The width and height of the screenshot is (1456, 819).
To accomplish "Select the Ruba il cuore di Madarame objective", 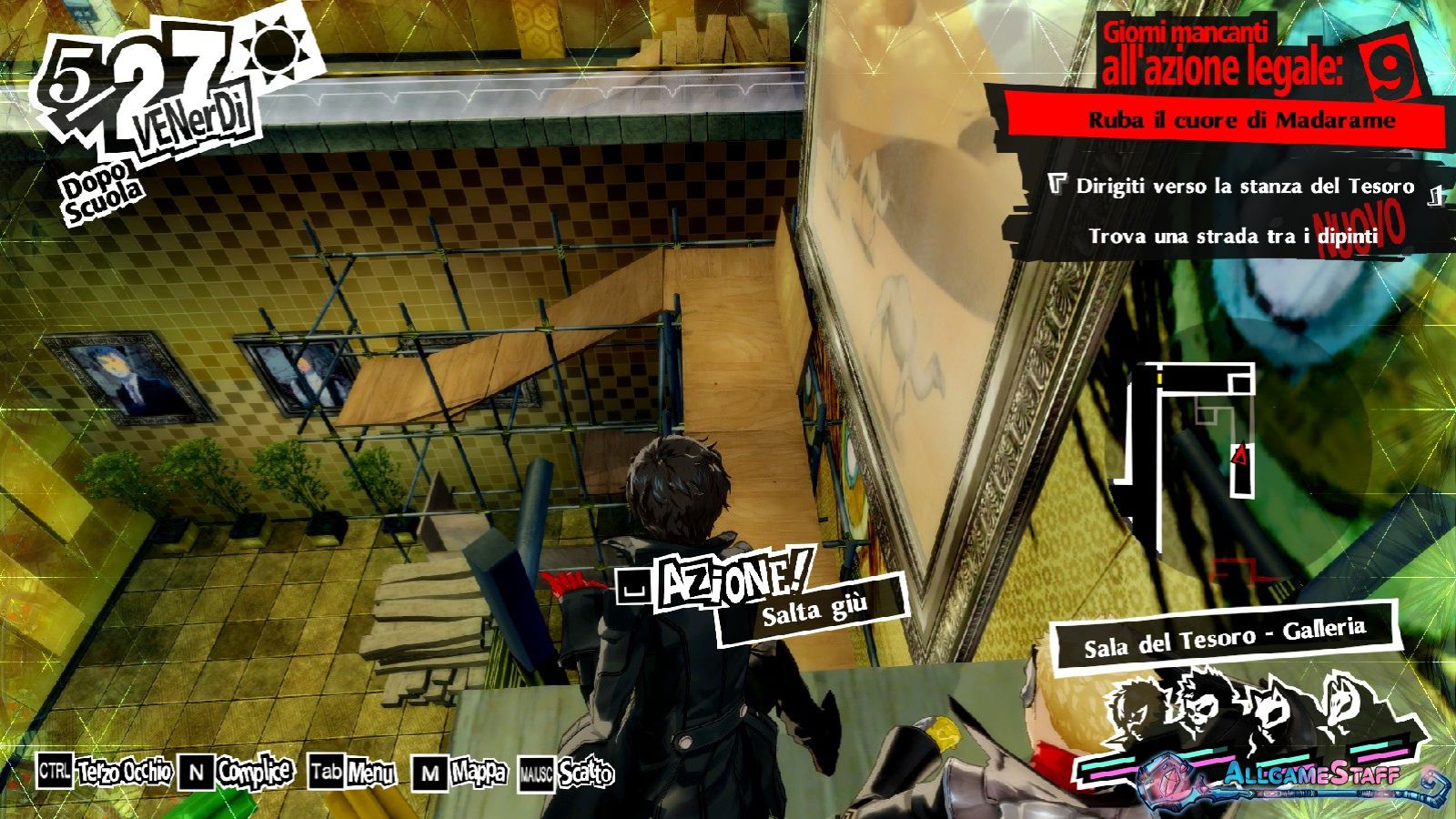I will click(x=1241, y=121).
